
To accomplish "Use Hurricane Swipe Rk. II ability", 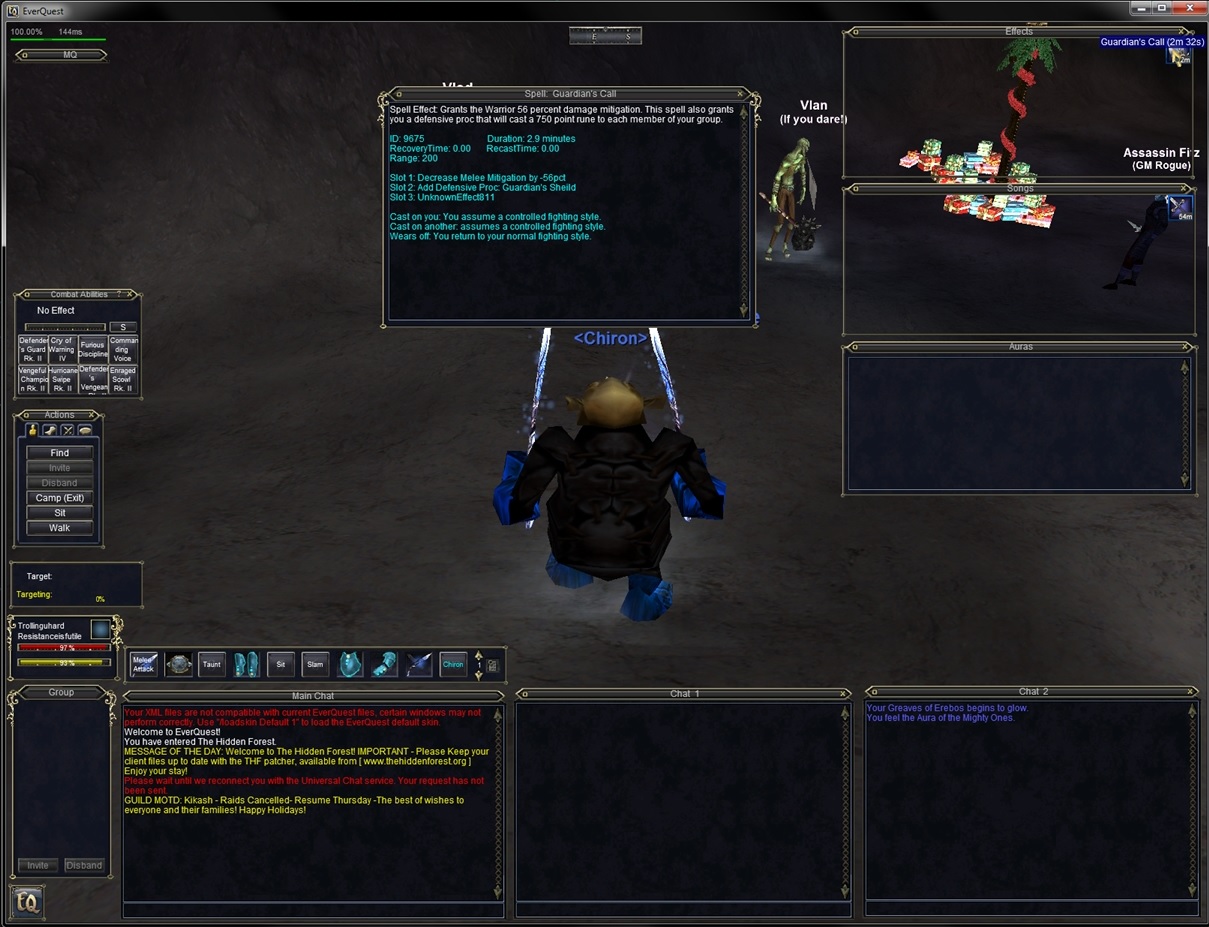I will tap(62, 379).
